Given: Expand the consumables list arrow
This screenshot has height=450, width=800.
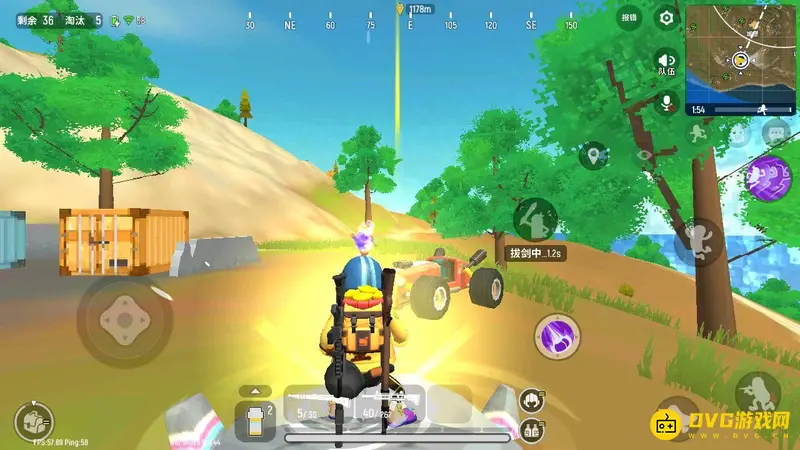Looking at the screenshot, I should pos(255,390).
